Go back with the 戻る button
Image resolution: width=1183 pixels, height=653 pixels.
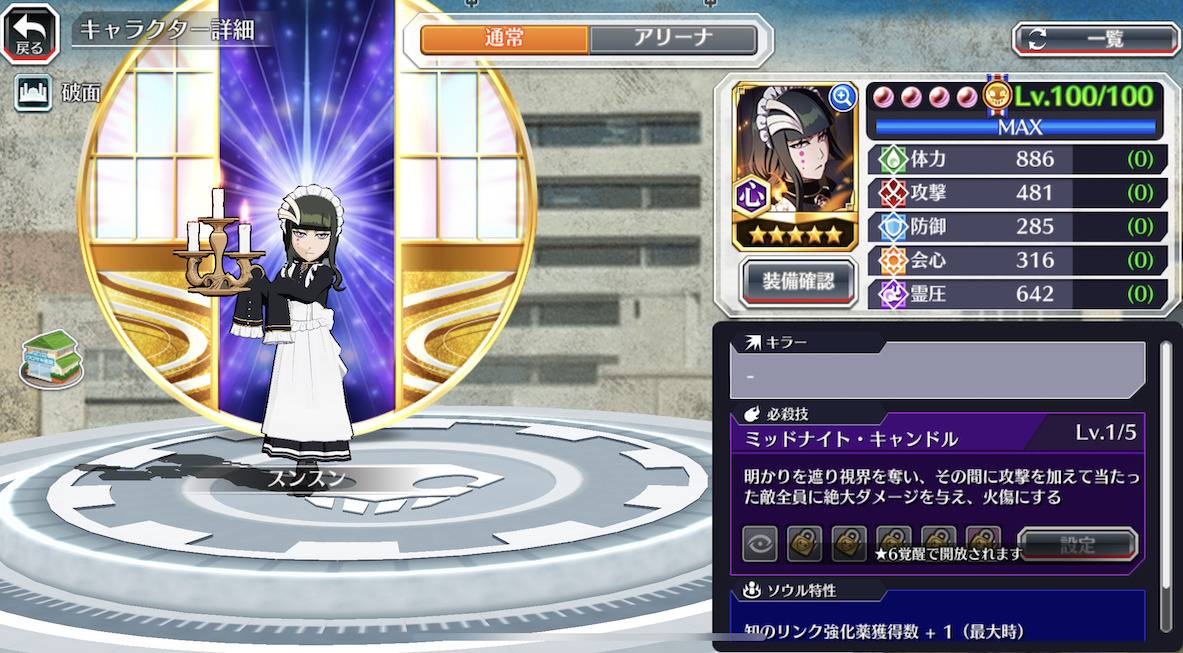(30, 32)
